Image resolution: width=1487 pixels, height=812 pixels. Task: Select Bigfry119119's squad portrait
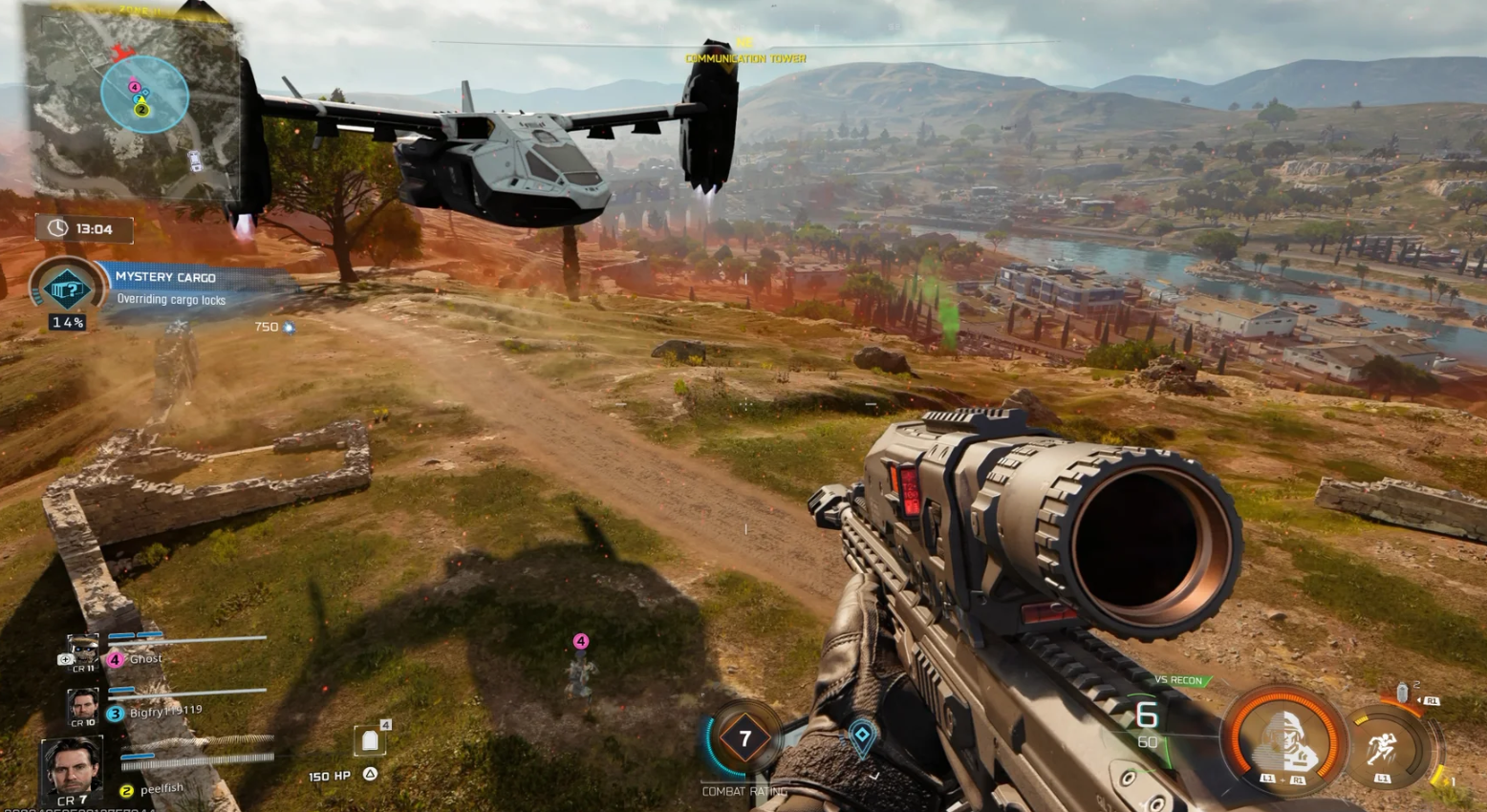click(x=83, y=705)
